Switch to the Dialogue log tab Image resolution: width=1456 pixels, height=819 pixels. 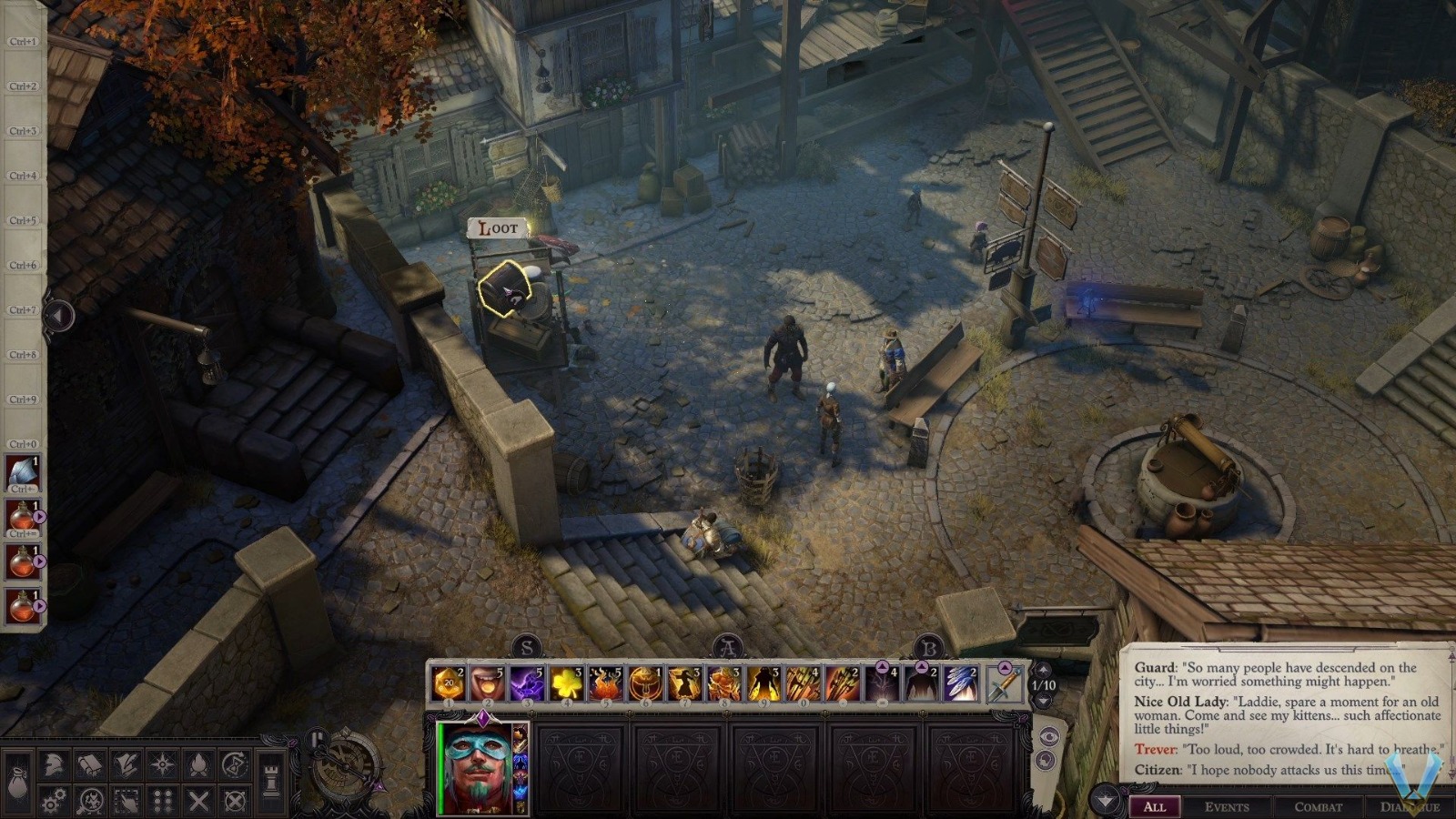coord(1411,805)
